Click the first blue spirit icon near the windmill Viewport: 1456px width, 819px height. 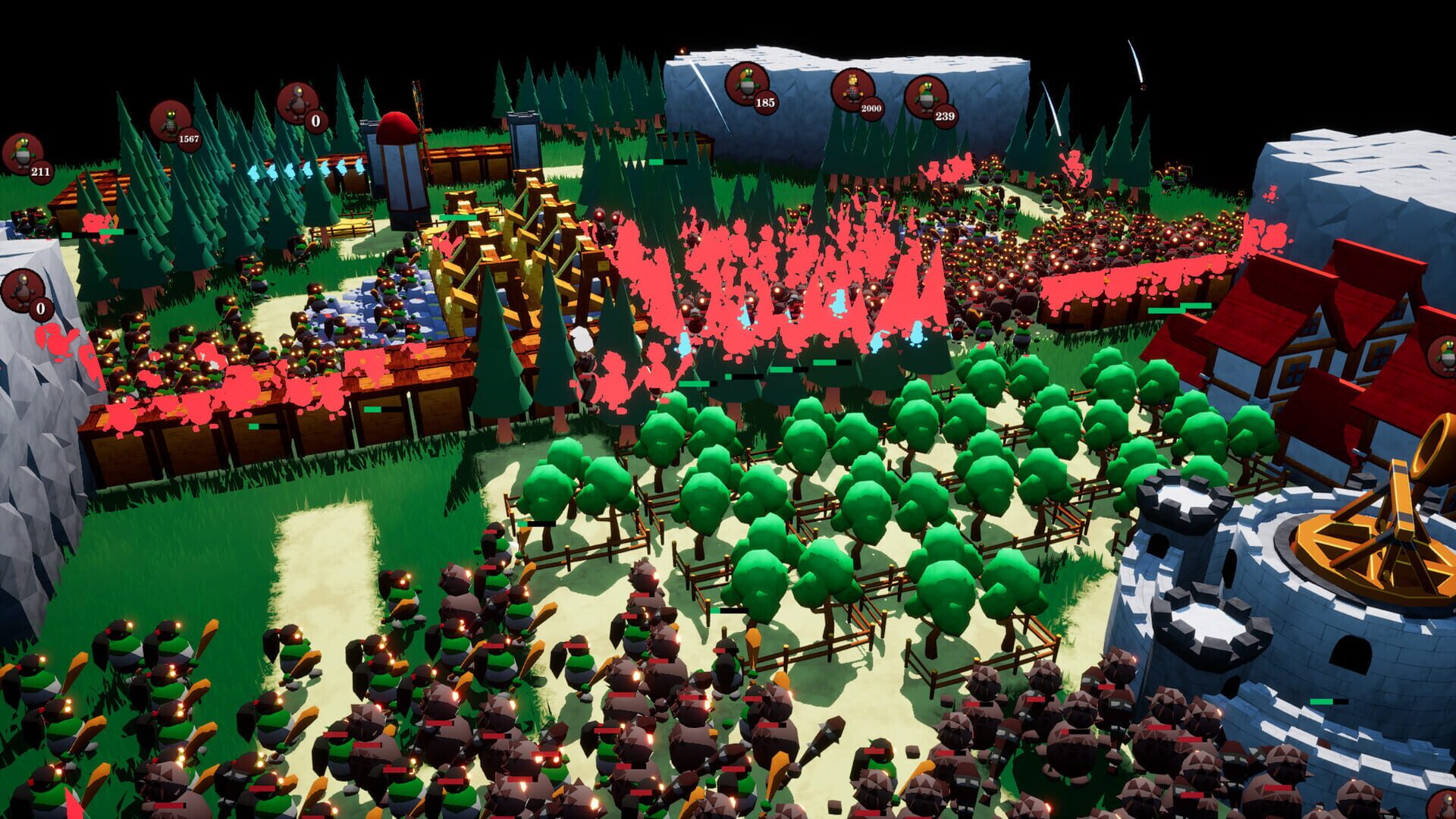pyautogui.click(x=254, y=173)
